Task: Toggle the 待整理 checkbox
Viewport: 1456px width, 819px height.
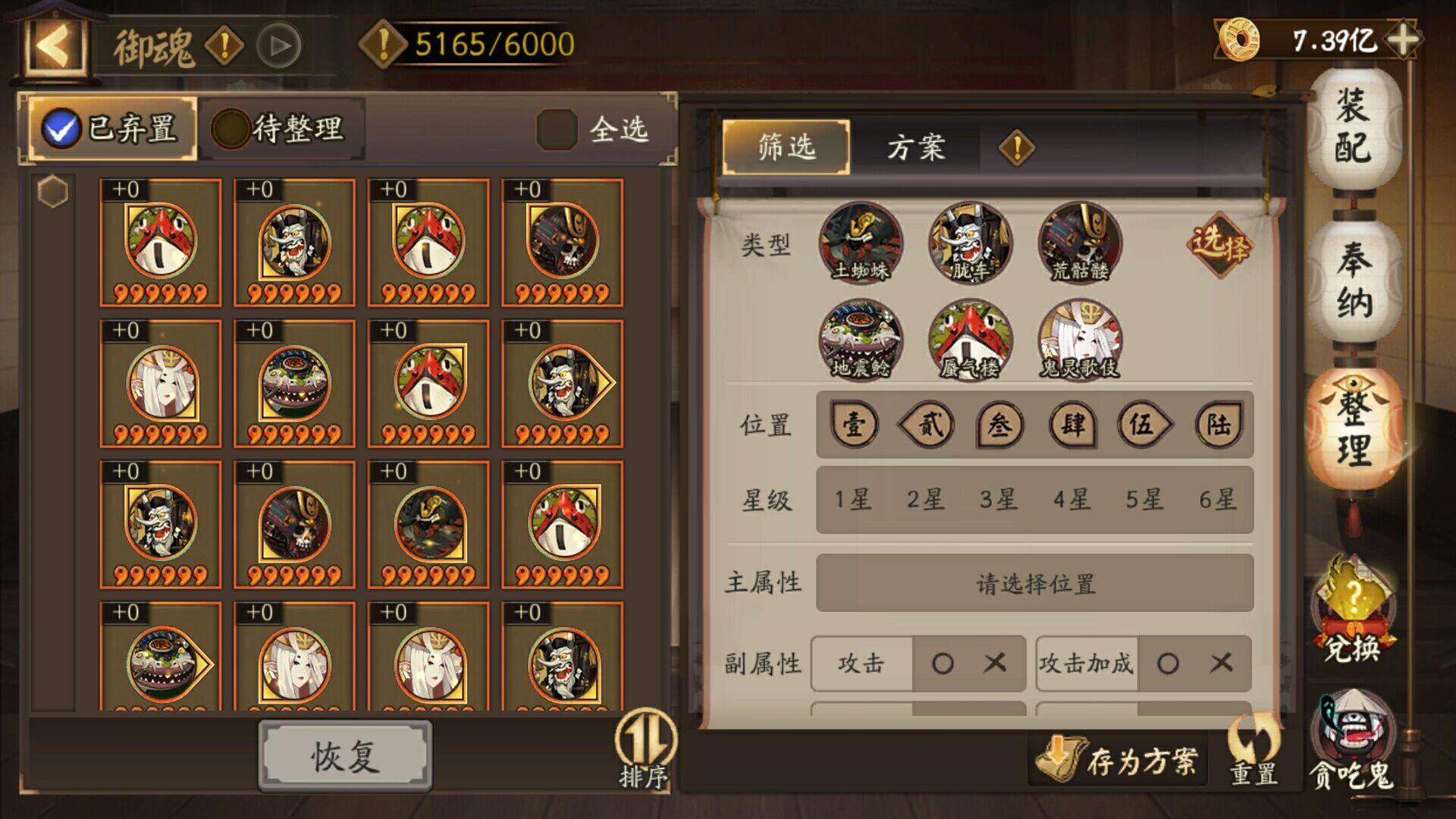Action: (x=231, y=129)
